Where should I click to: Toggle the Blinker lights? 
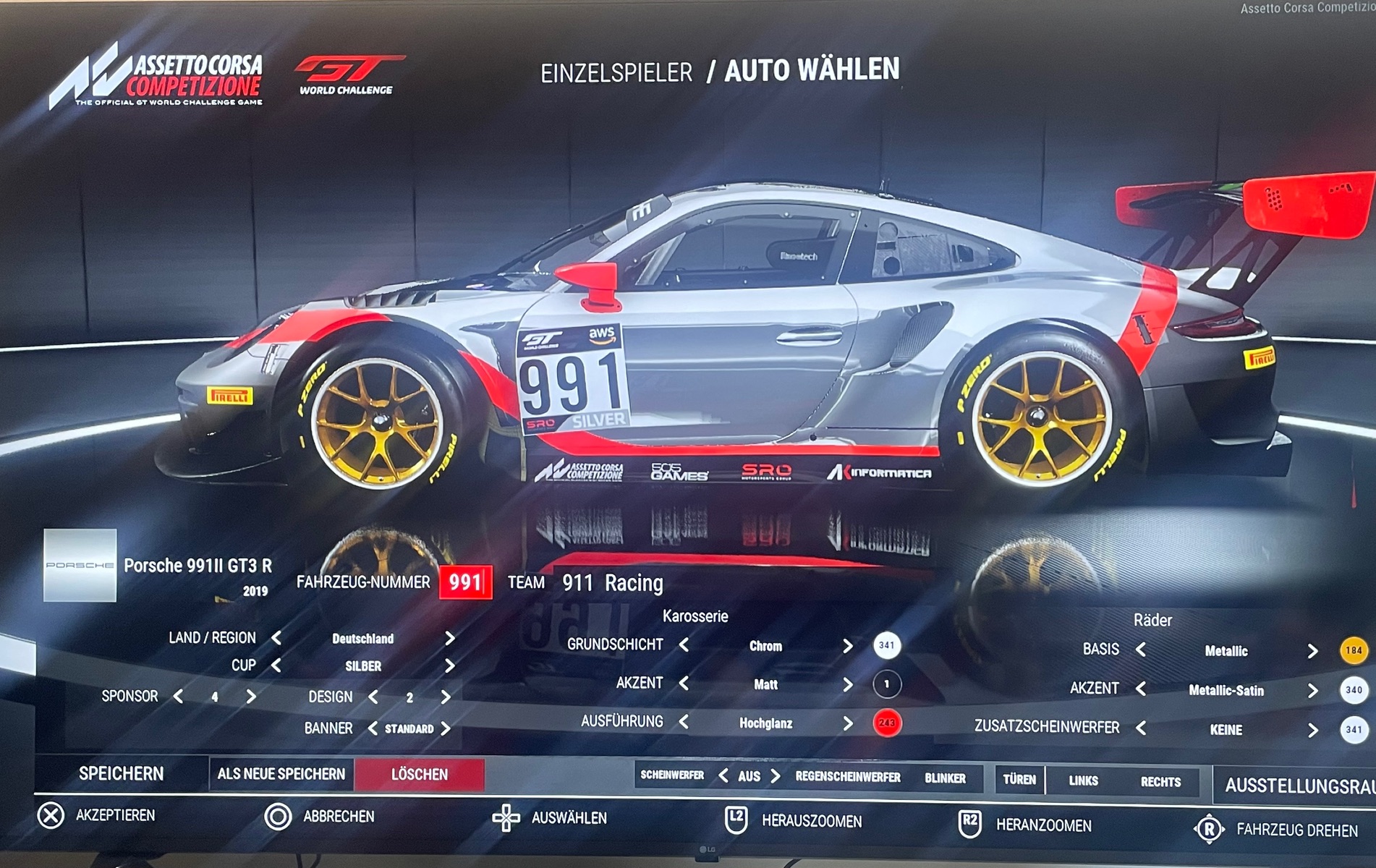[x=945, y=778]
